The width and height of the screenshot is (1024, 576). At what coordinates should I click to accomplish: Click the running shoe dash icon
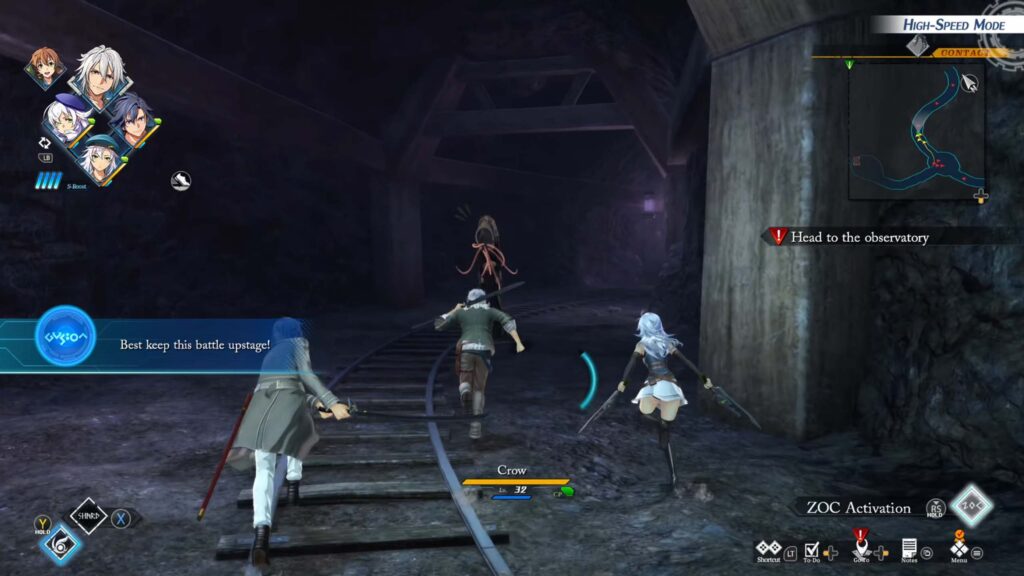pyautogui.click(x=180, y=180)
